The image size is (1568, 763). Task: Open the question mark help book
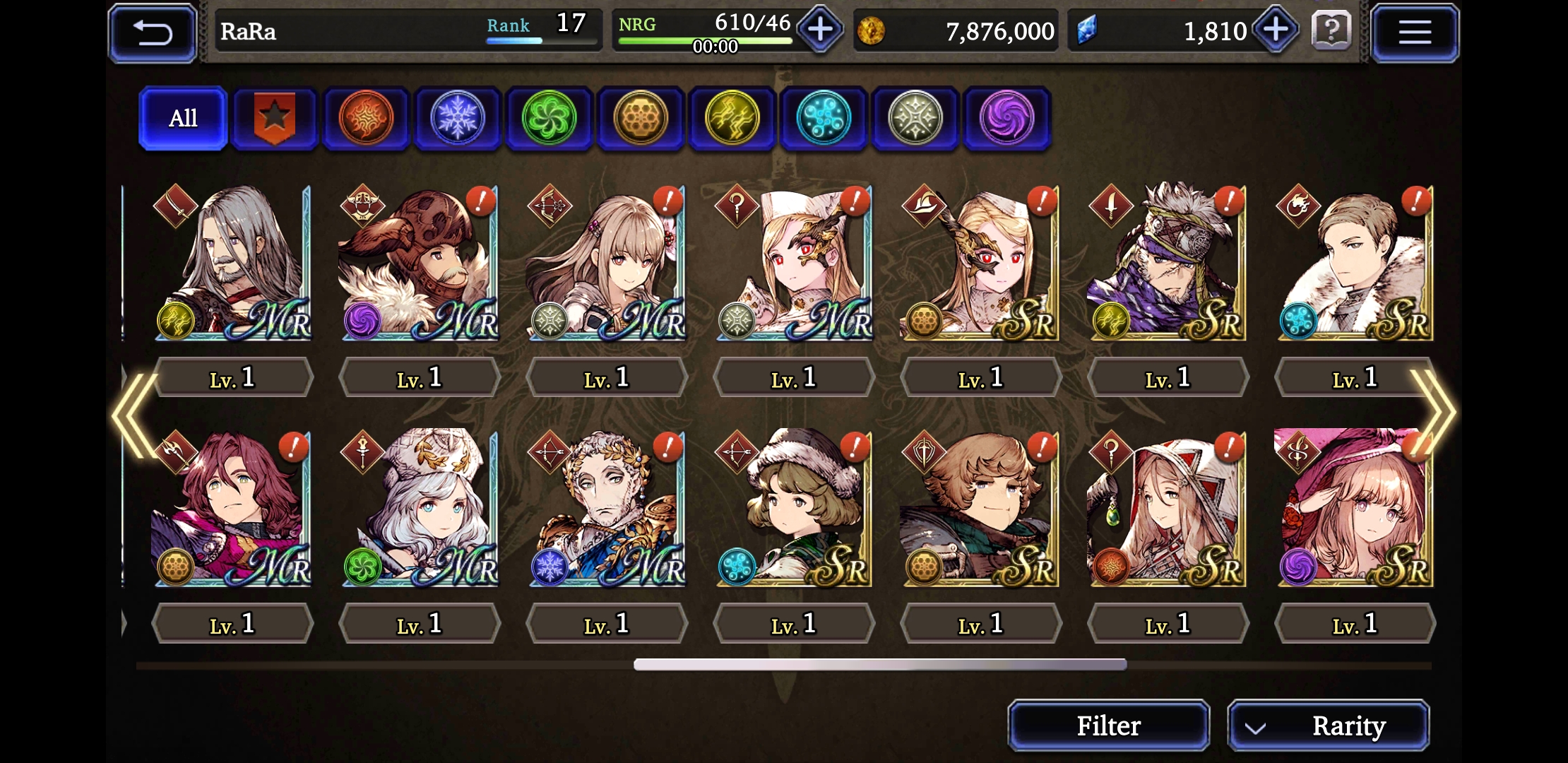[1331, 31]
